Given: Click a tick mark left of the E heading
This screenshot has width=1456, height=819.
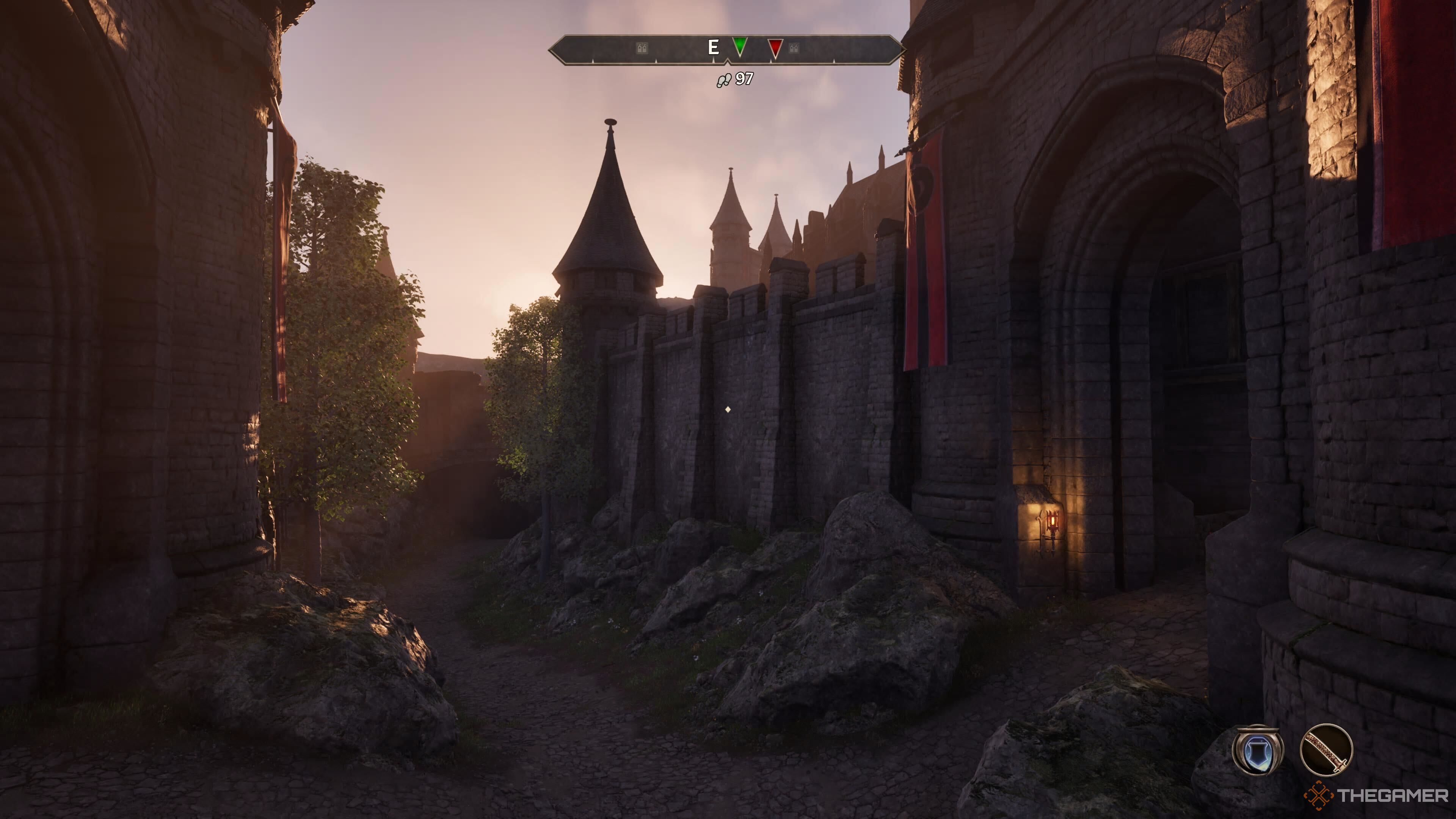Looking at the screenshot, I should 656,61.
